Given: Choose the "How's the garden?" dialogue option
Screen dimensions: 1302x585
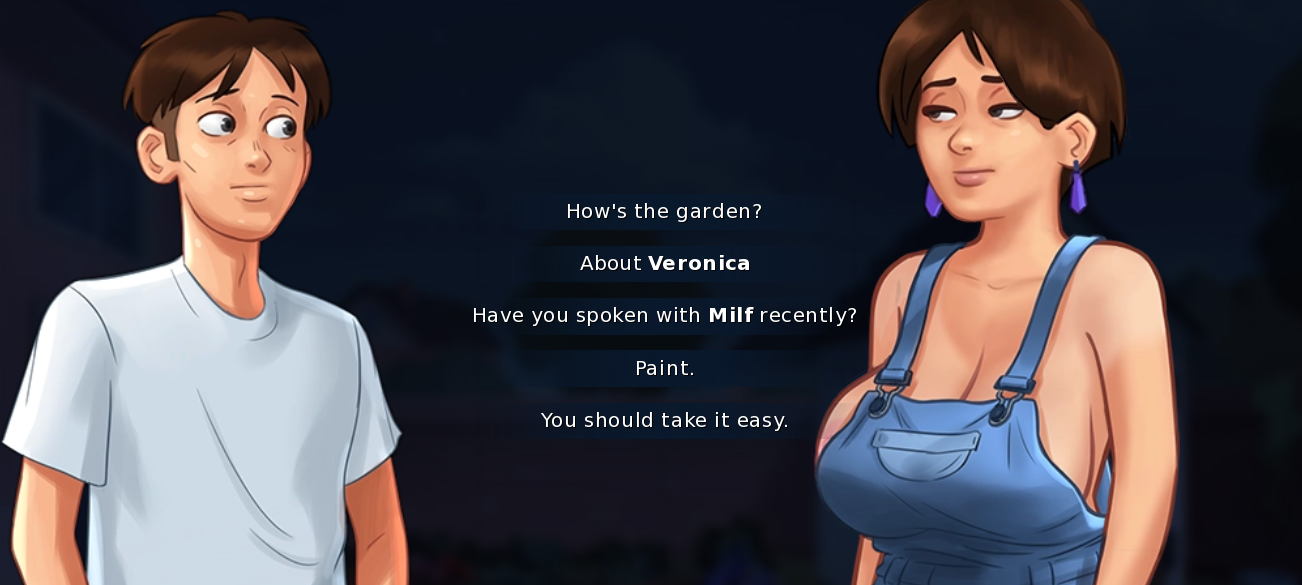Looking at the screenshot, I should point(664,211).
